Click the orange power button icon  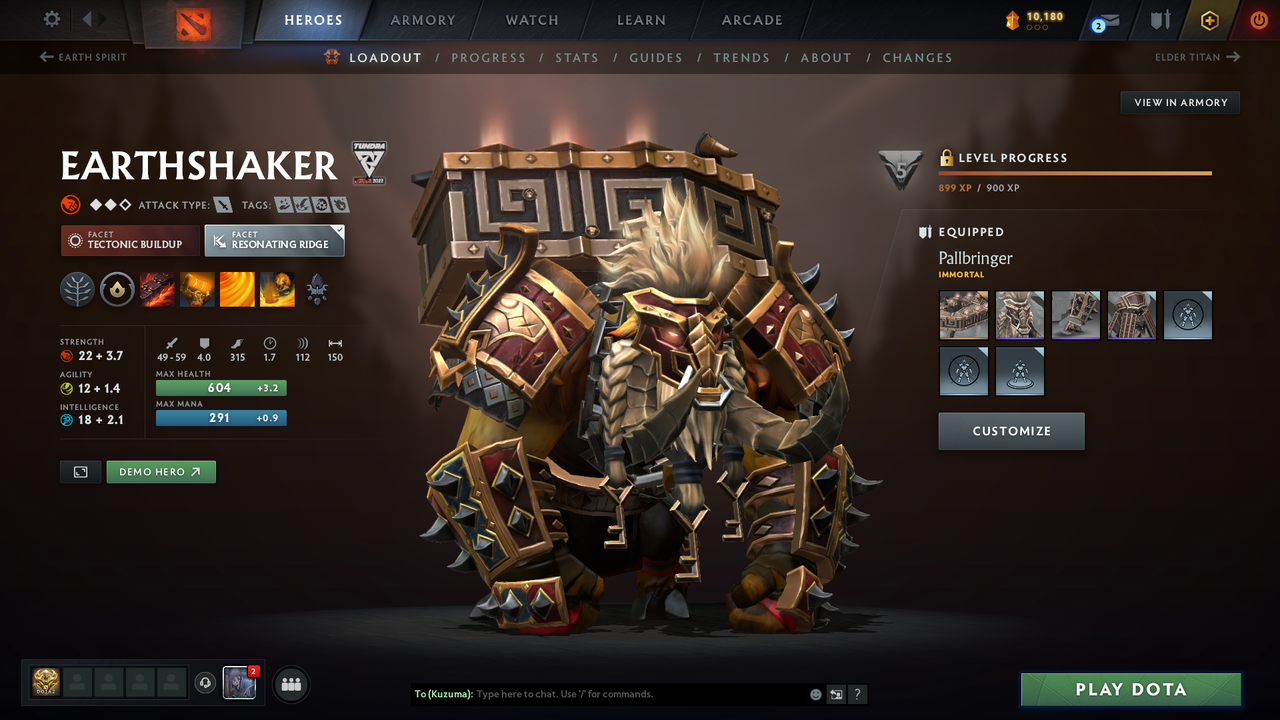tap(1258, 20)
